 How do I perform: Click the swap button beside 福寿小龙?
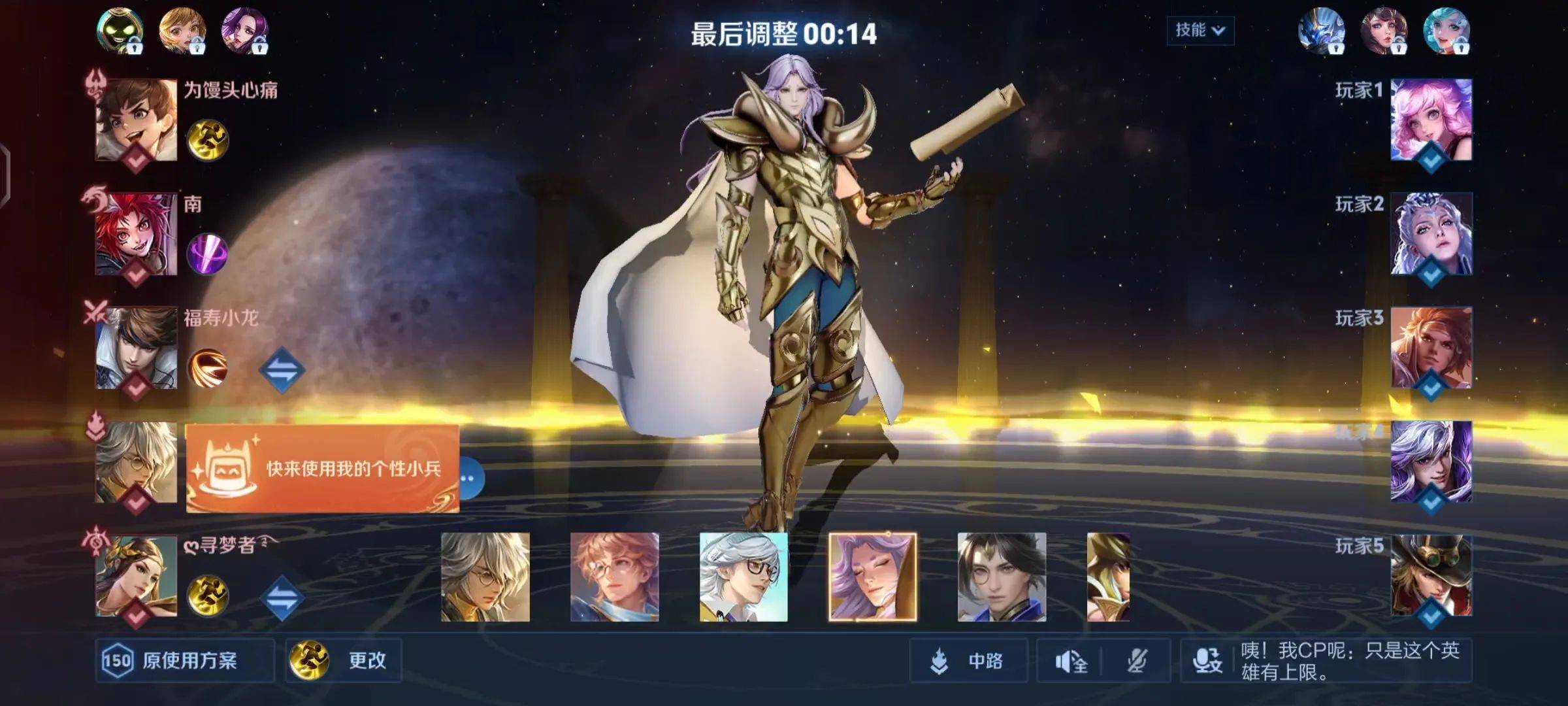pyautogui.click(x=282, y=369)
